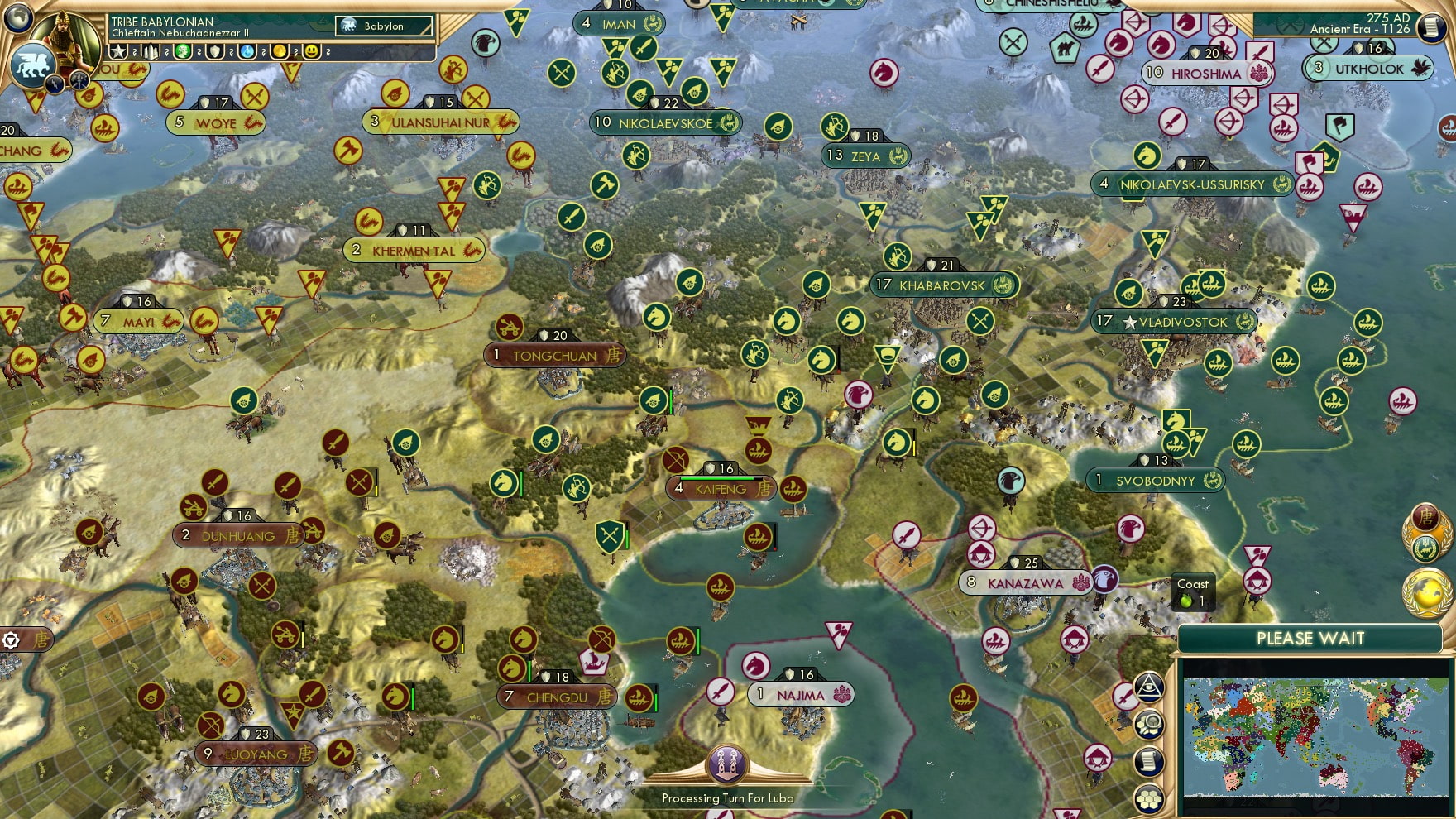
Task: Toggle the eye-in-triangle overlay icon
Action: (x=1150, y=687)
